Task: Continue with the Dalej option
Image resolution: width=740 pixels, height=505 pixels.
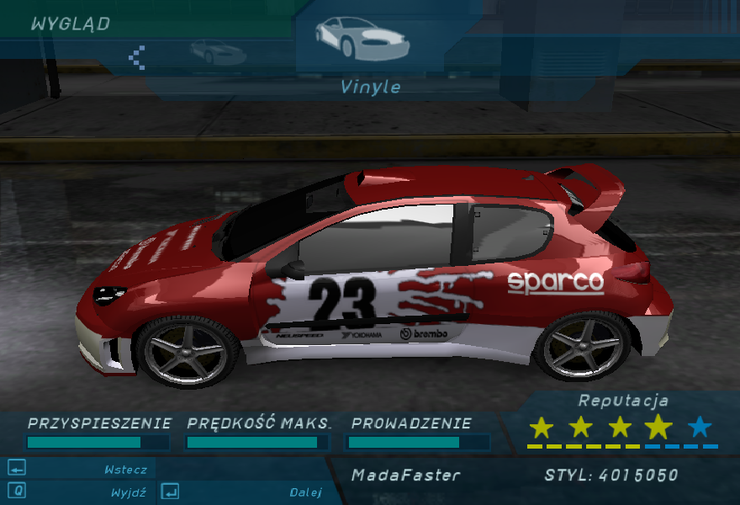Action: 305,492
